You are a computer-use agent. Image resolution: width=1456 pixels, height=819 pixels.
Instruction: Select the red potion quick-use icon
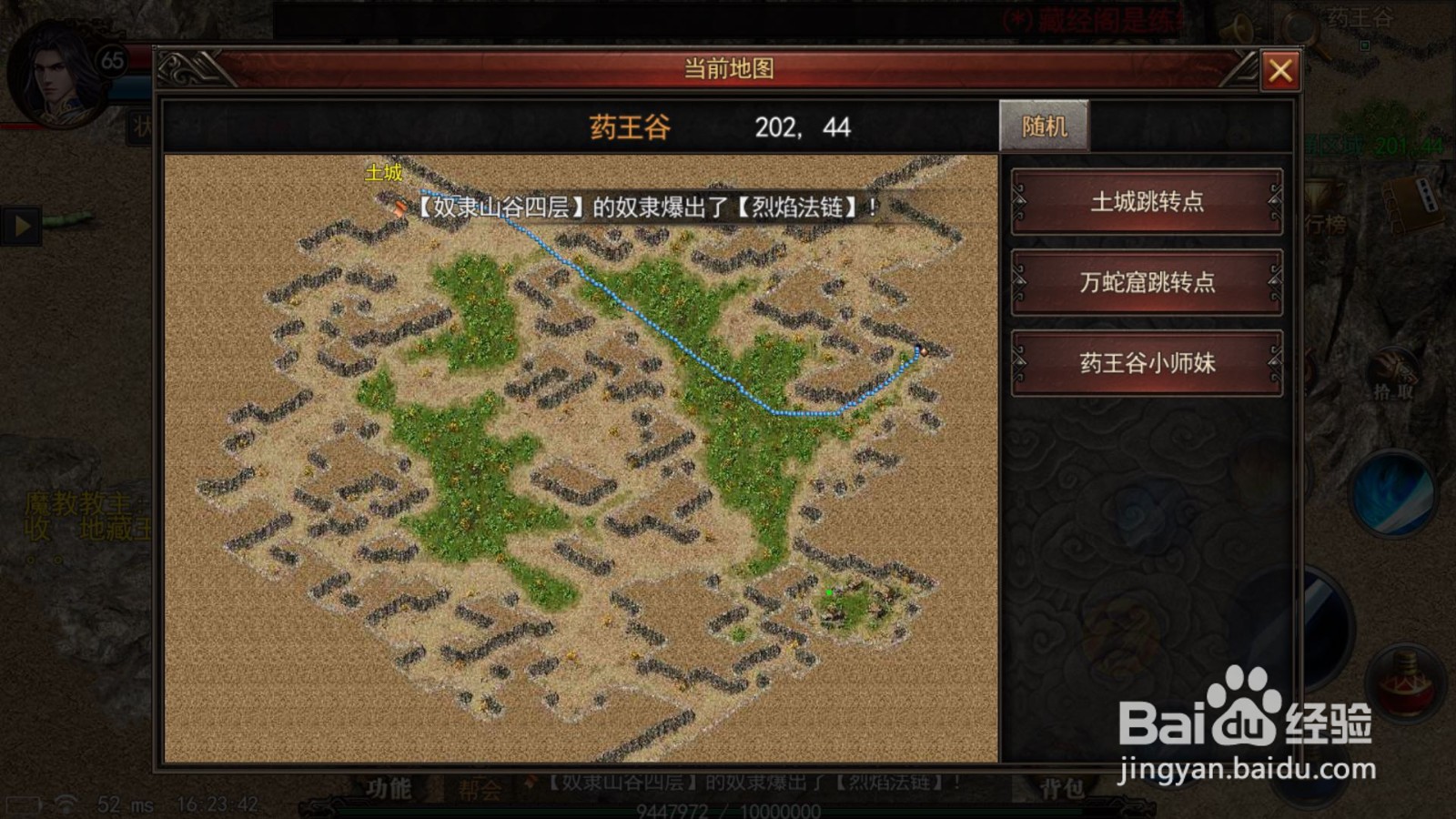point(1404,684)
